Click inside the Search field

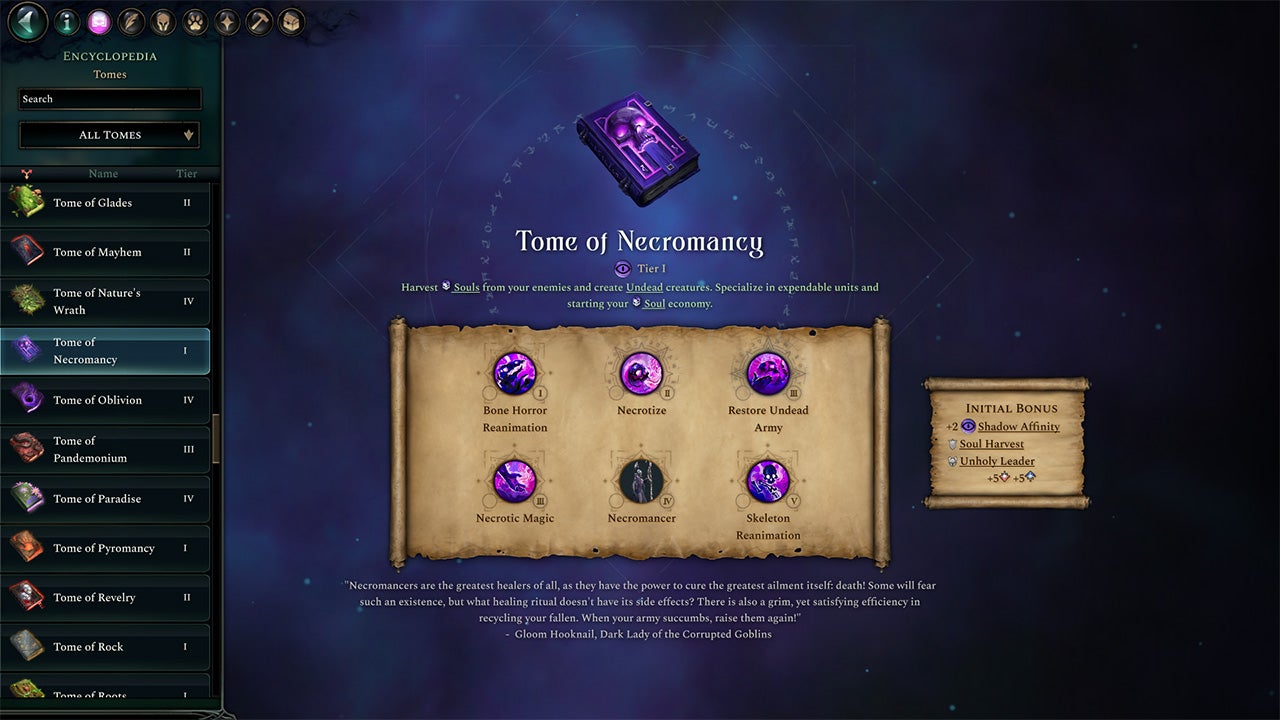coord(109,98)
